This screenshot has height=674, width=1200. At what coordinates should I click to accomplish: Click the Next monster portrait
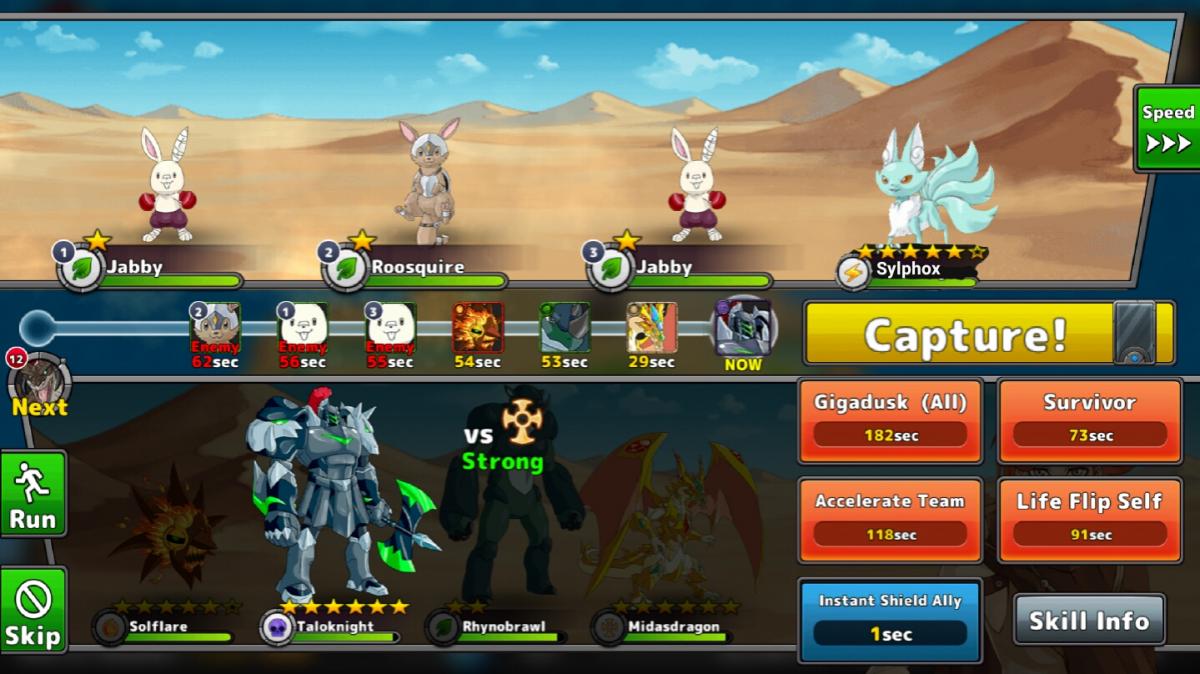coord(40,381)
